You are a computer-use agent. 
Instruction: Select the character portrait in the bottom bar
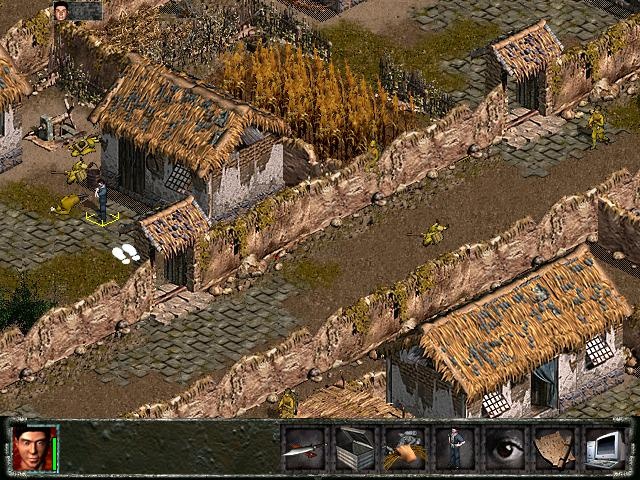[31, 448]
